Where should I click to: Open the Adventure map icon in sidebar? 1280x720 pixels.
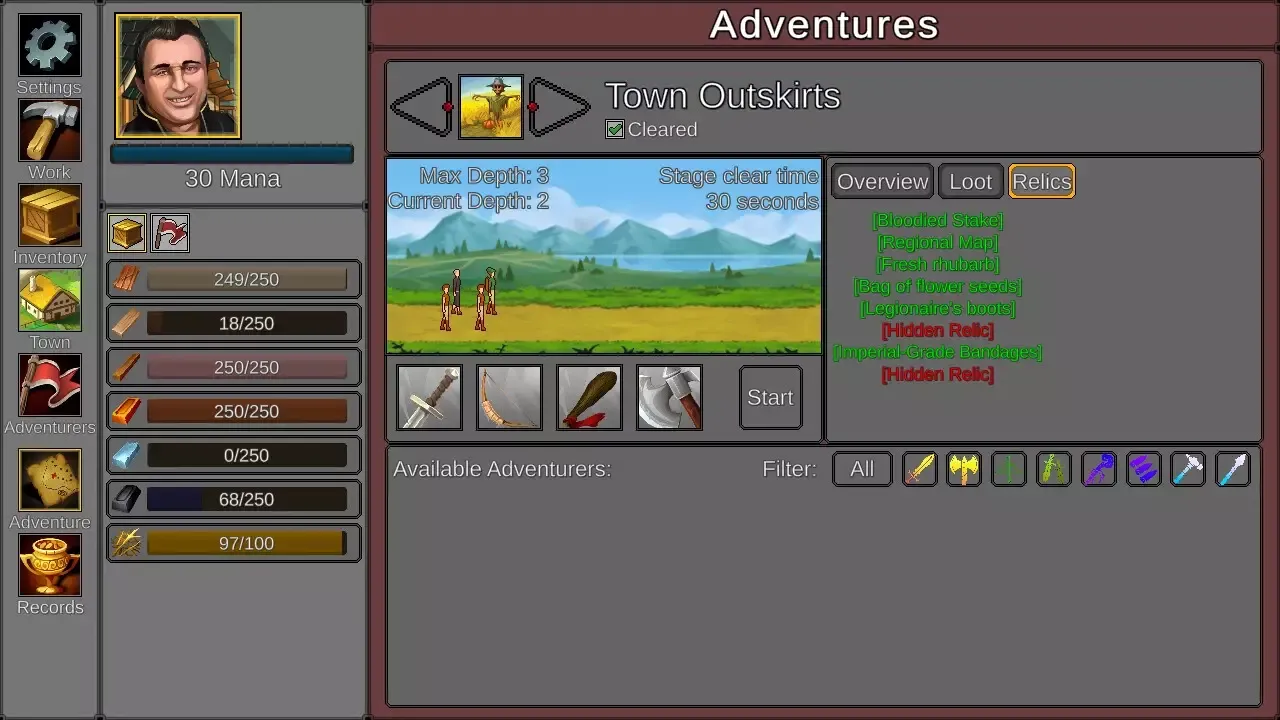point(49,482)
